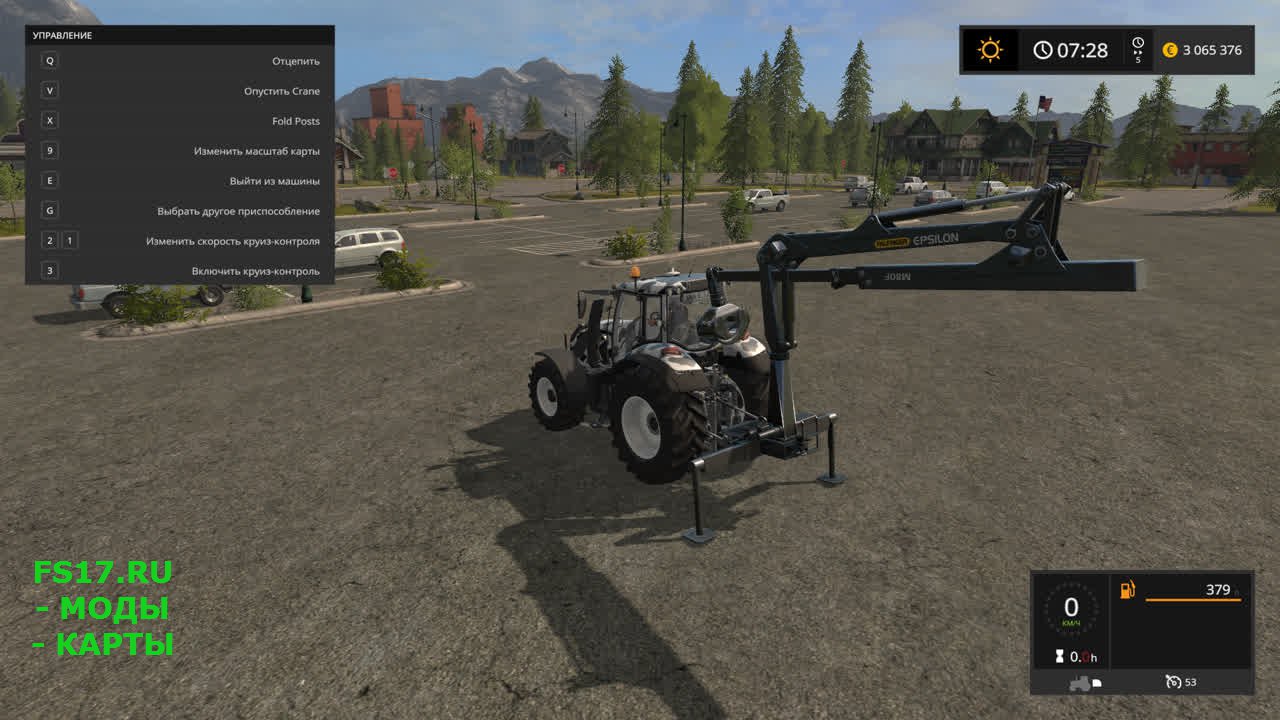Viewport: 1280px width, 720px height.
Task: Click the operating hours hourglass icon
Action: coord(1057,656)
